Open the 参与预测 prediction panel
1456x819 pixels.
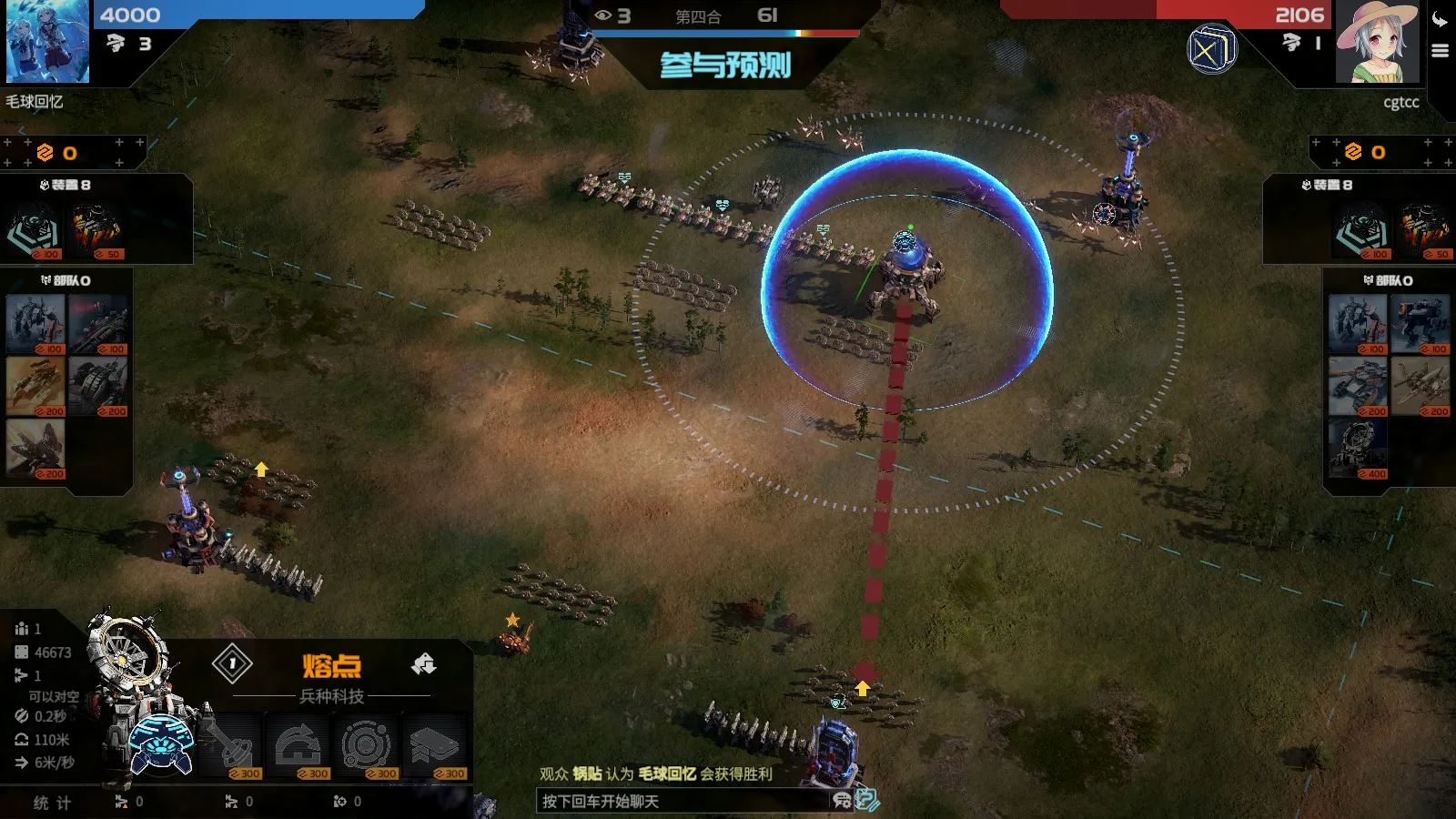coord(725,66)
